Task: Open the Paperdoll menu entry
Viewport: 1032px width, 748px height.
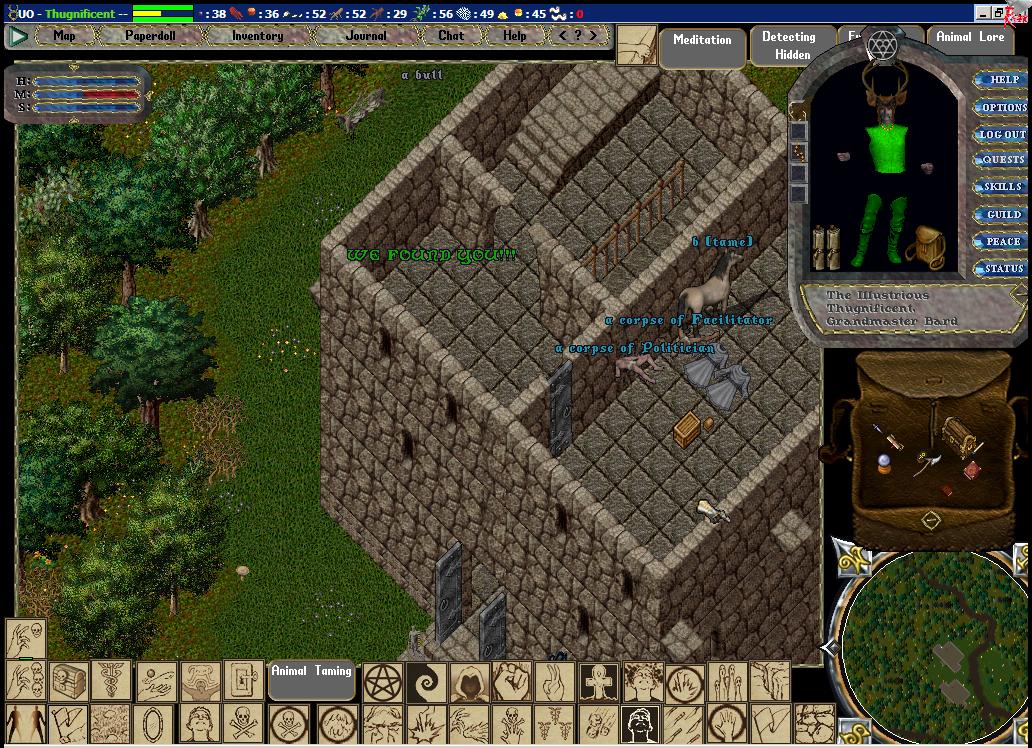Action: click(150, 36)
